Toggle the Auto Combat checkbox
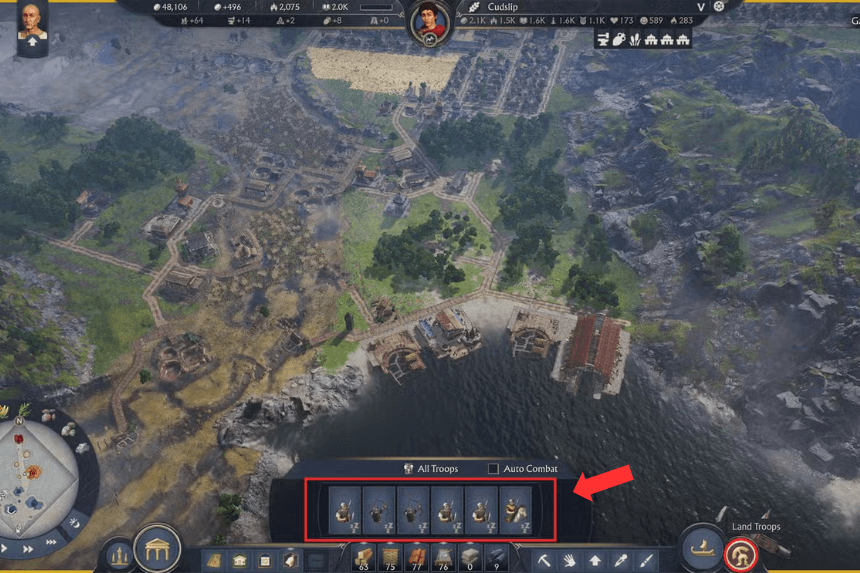 coord(493,469)
